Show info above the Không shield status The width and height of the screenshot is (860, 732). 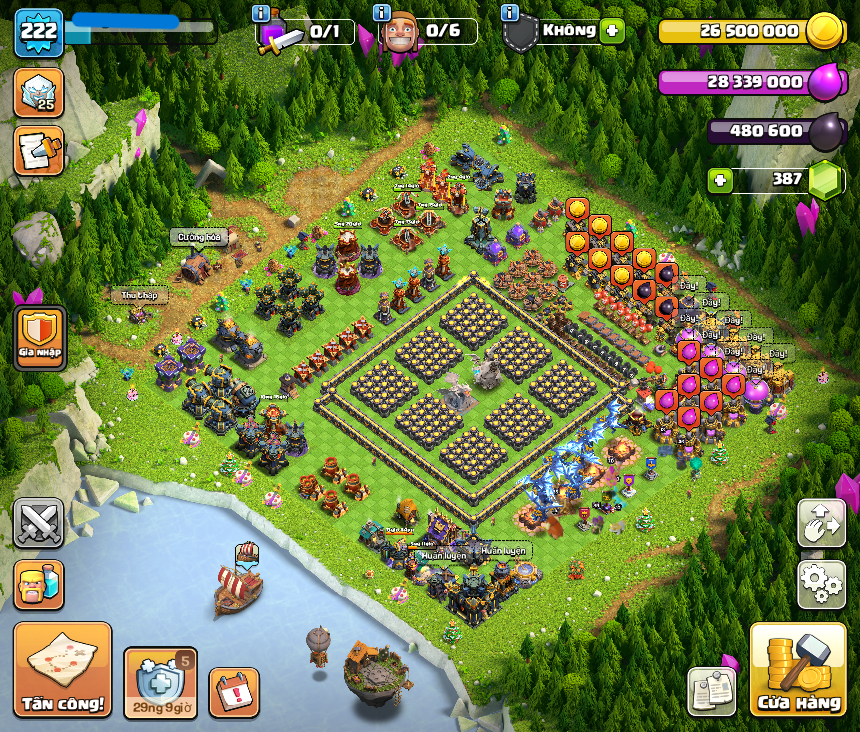510,13
